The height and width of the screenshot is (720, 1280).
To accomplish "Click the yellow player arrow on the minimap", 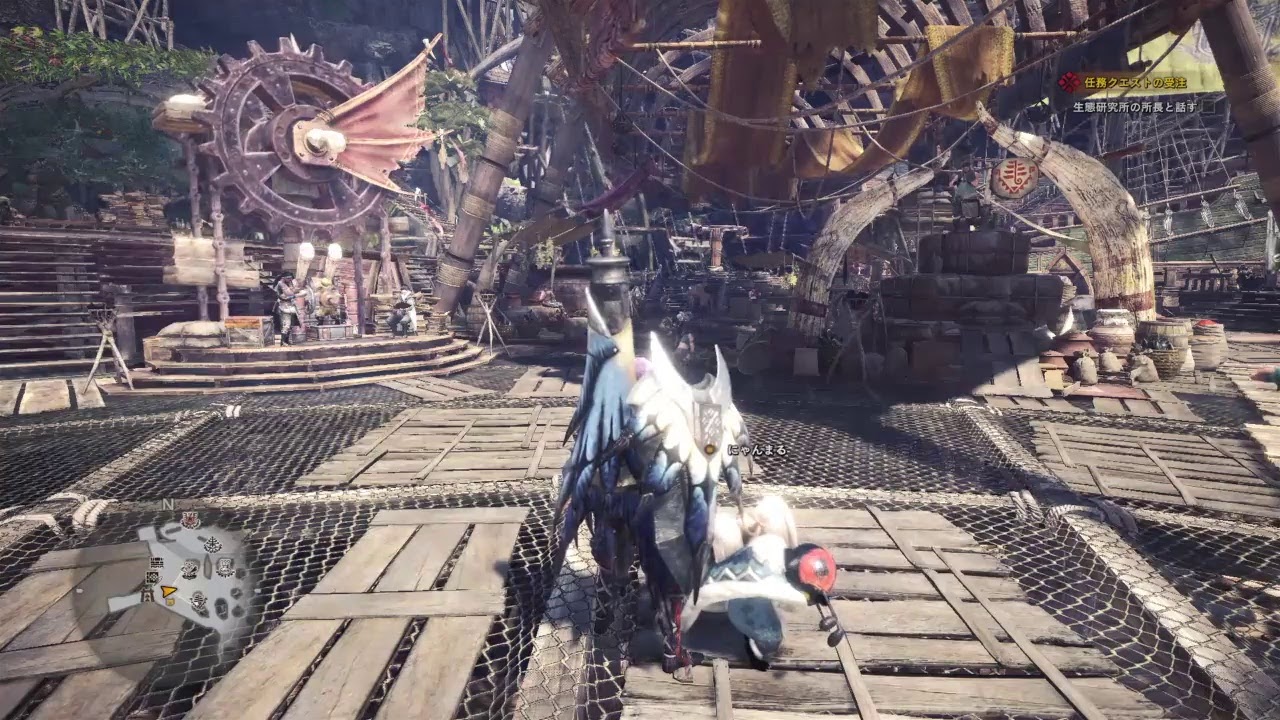I will [170, 591].
